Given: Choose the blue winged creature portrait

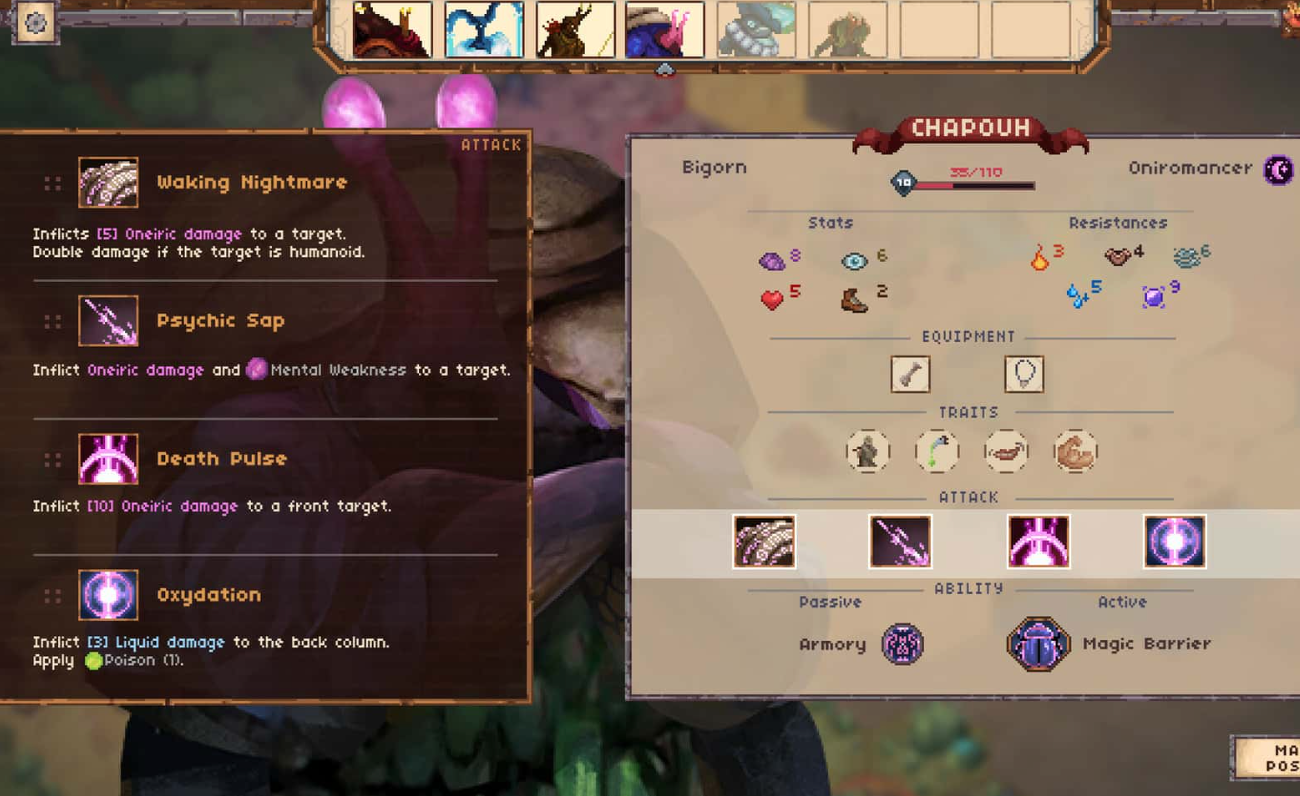Looking at the screenshot, I should point(484,30).
